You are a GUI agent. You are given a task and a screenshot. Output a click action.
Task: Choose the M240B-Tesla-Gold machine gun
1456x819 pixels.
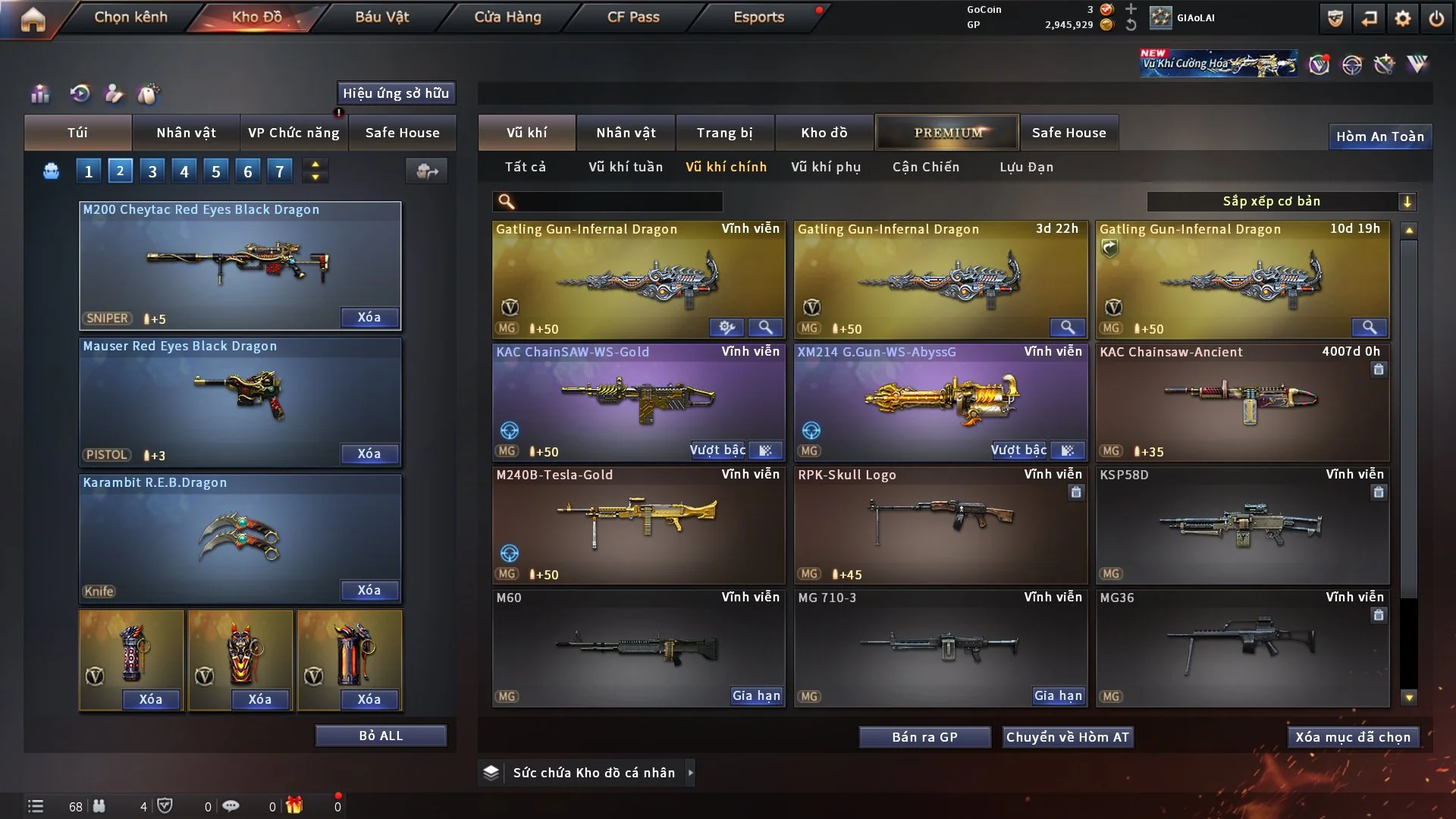pos(638,522)
